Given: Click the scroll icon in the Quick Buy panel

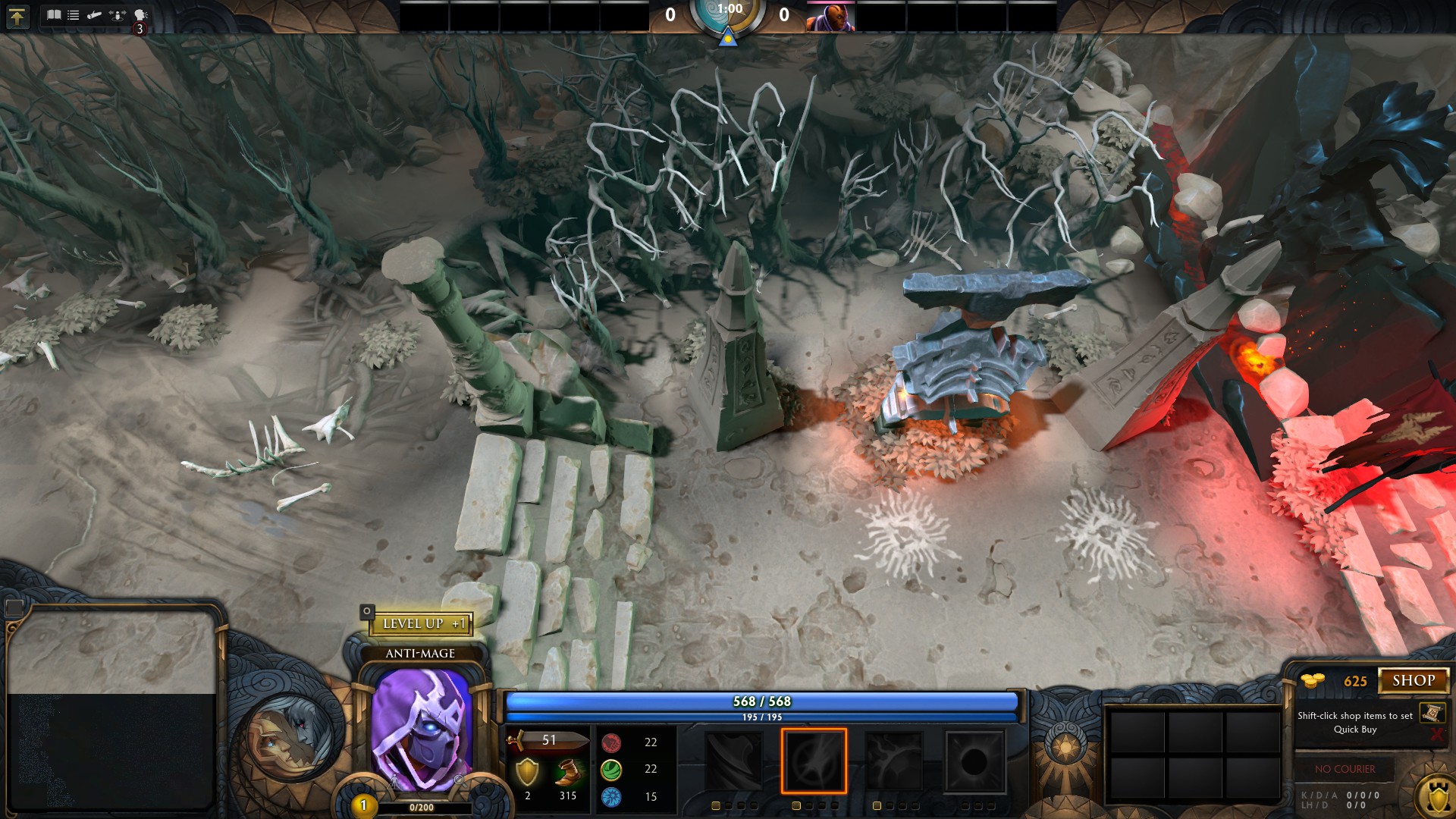Looking at the screenshot, I should [x=1432, y=713].
